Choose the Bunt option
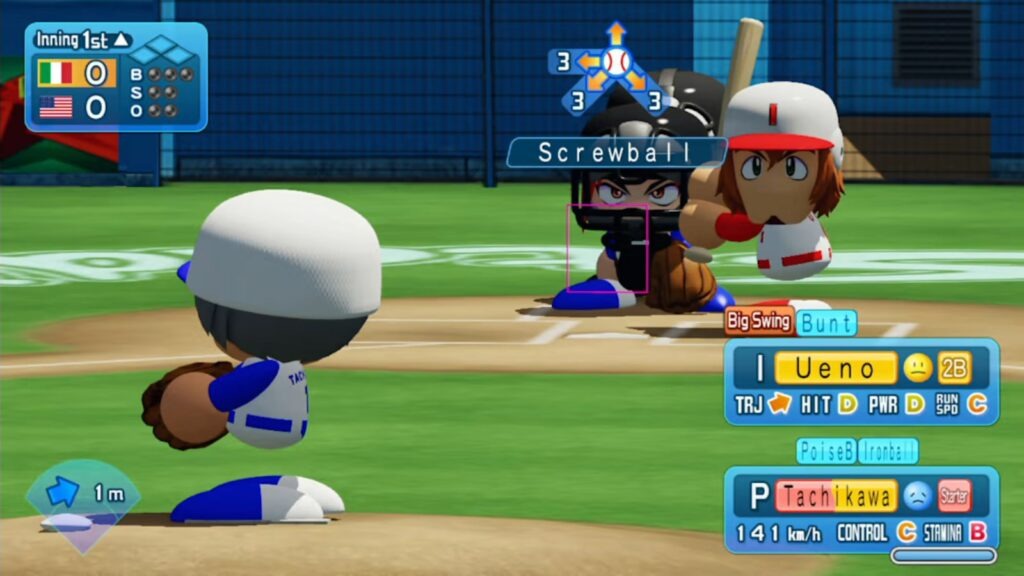The width and height of the screenshot is (1024, 576). [x=827, y=322]
